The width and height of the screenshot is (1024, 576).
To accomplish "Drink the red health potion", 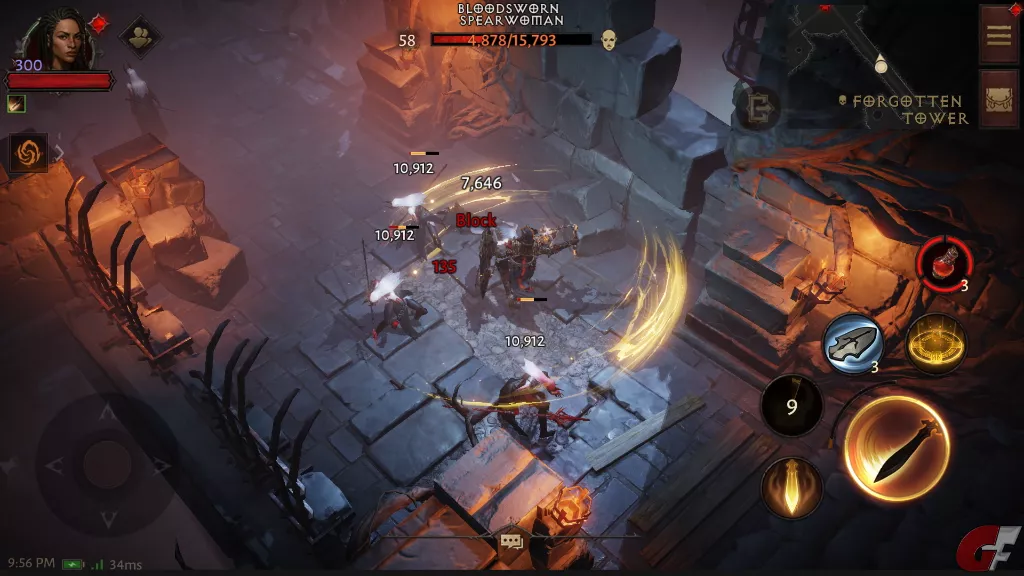I will pyautogui.click(x=941, y=266).
